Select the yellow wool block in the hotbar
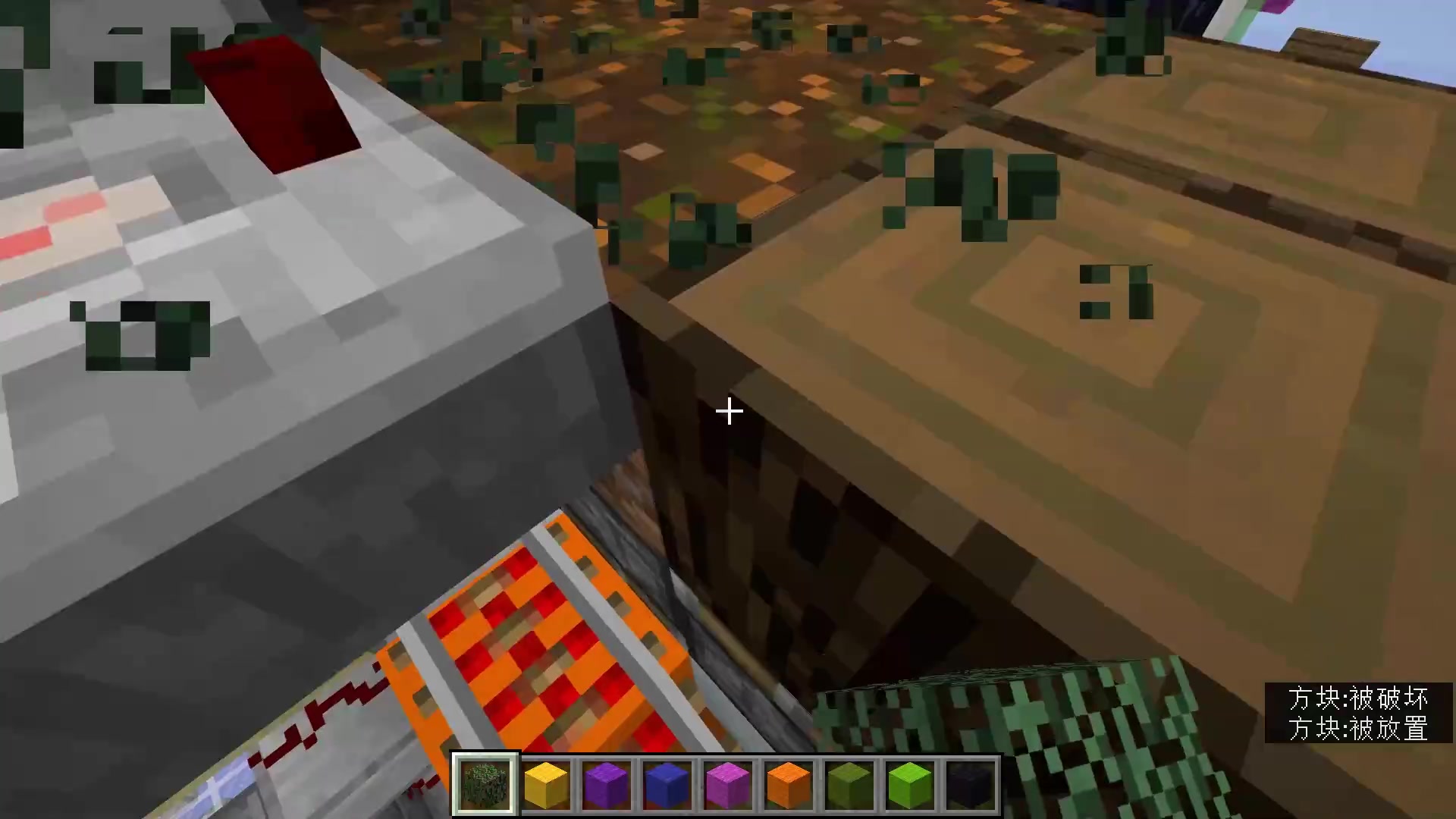Viewport: 1456px width, 819px height. click(x=545, y=782)
